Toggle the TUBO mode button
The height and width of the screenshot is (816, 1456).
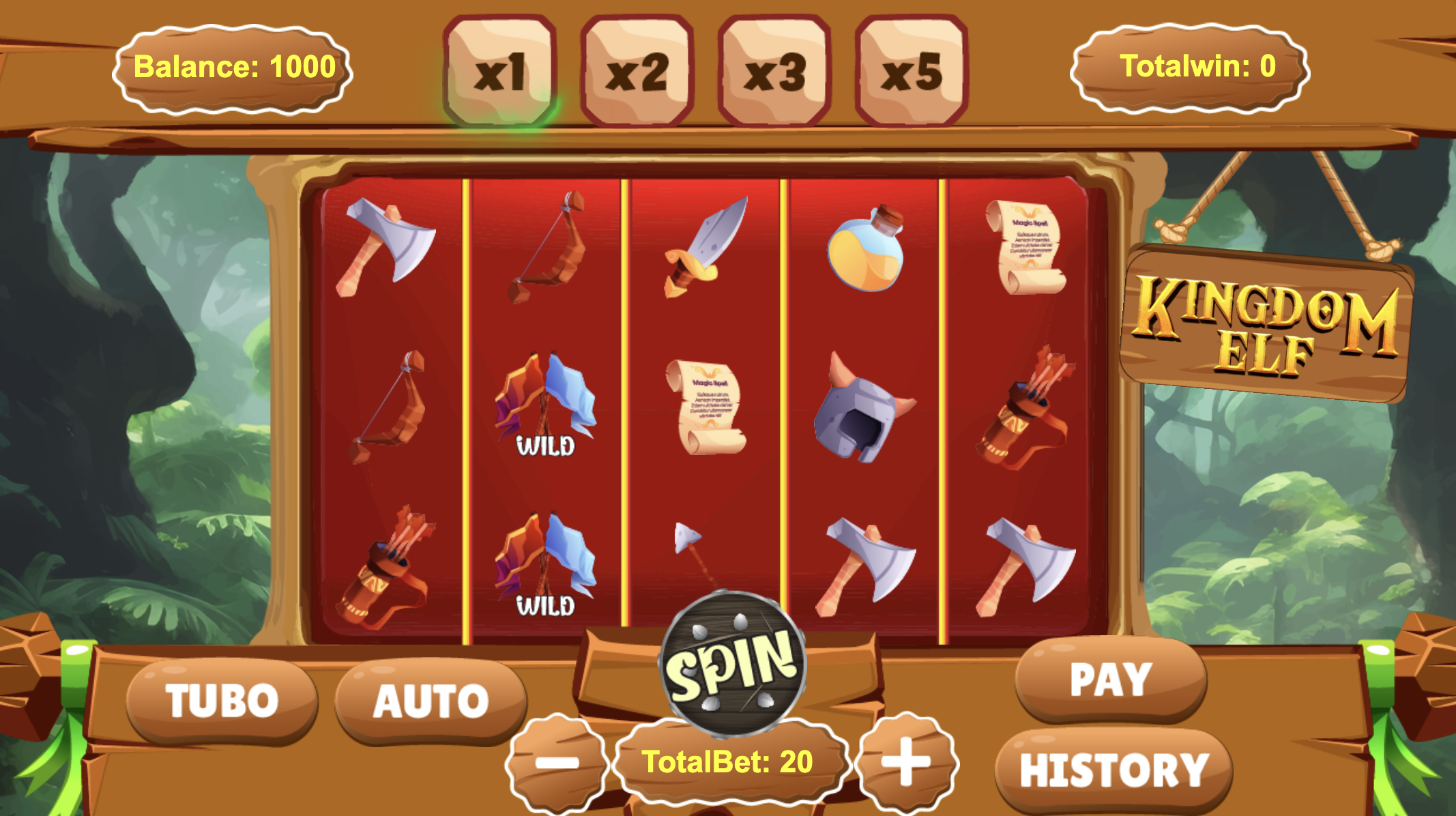tap(222, 700)
